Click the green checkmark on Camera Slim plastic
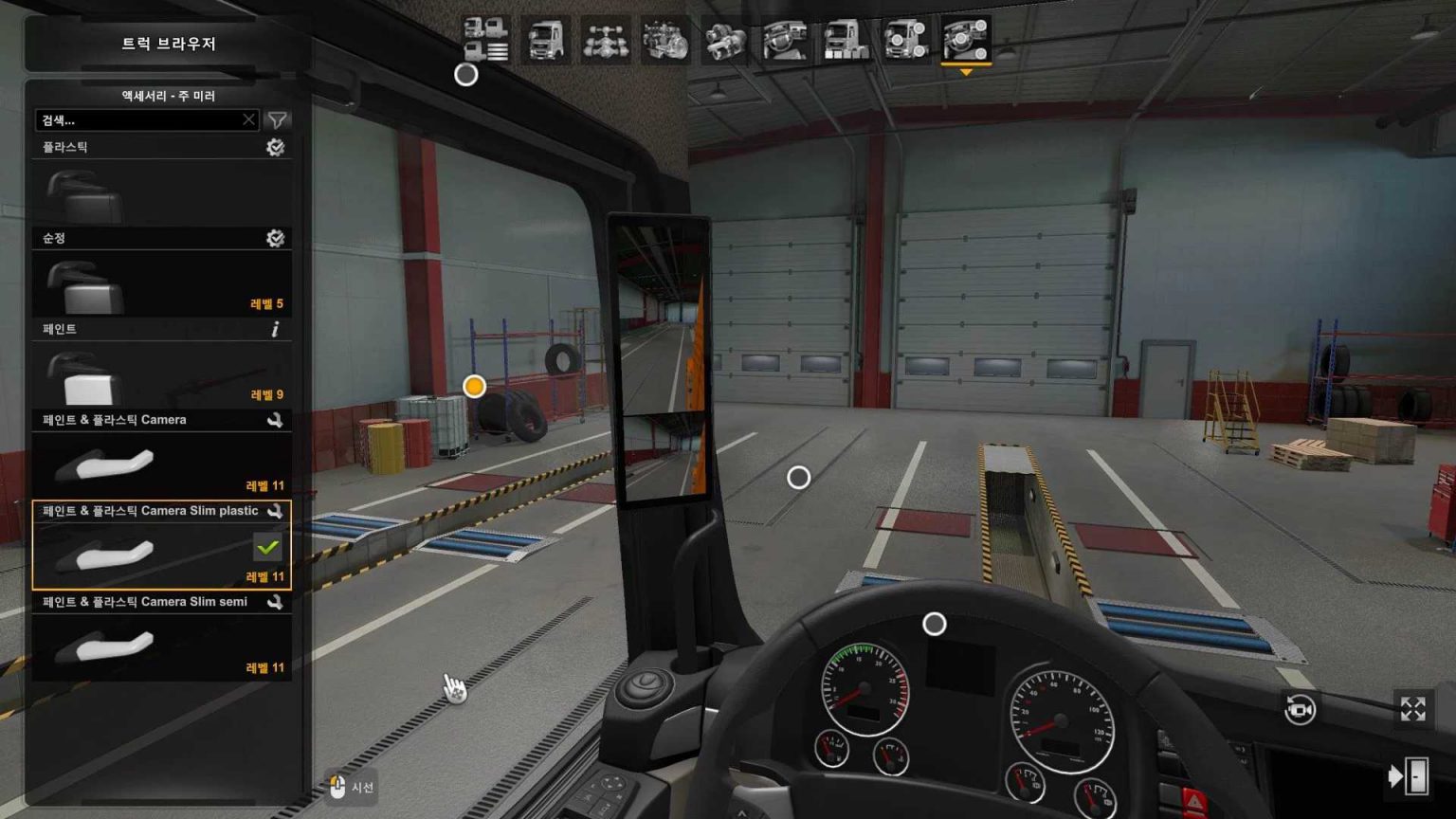 tap(266, 545)
